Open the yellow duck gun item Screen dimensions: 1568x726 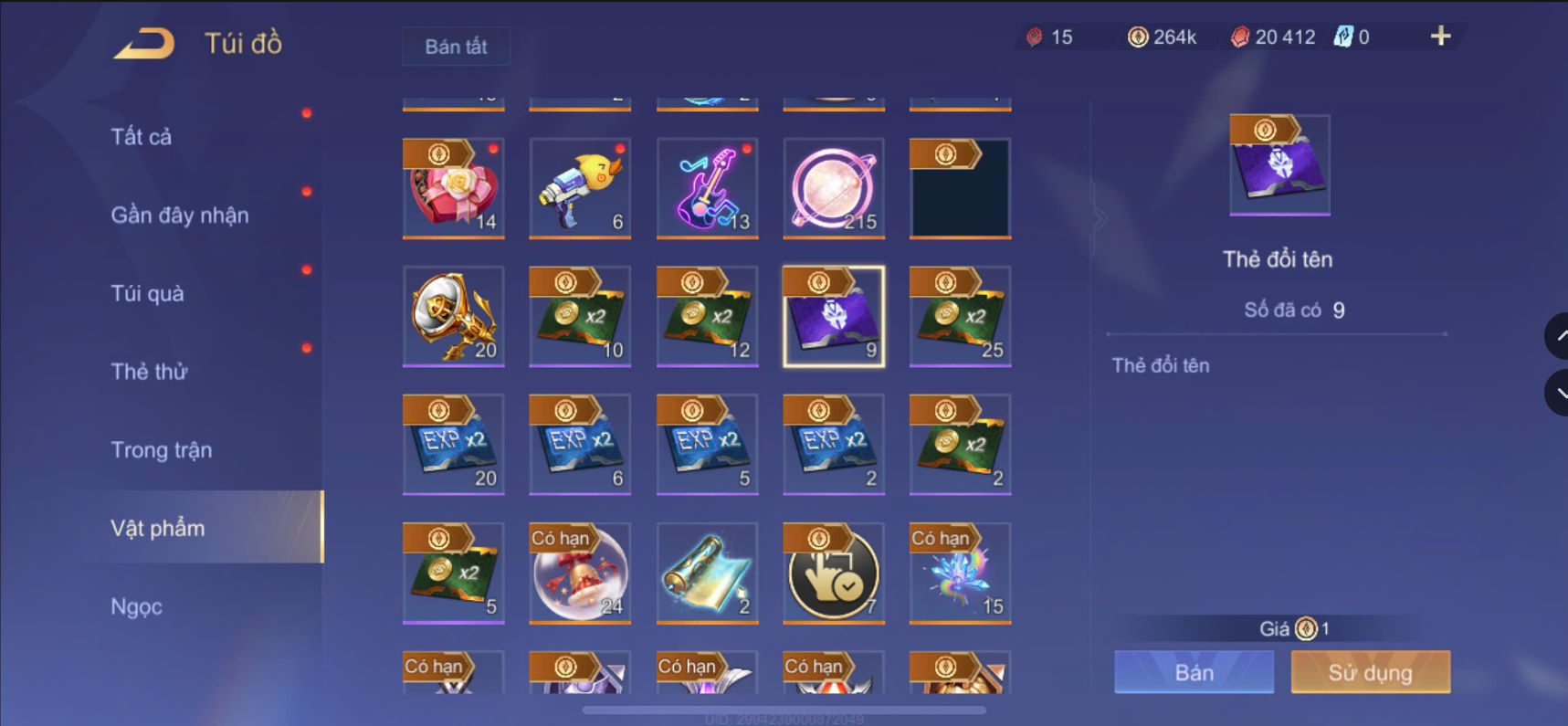point(579,189)
